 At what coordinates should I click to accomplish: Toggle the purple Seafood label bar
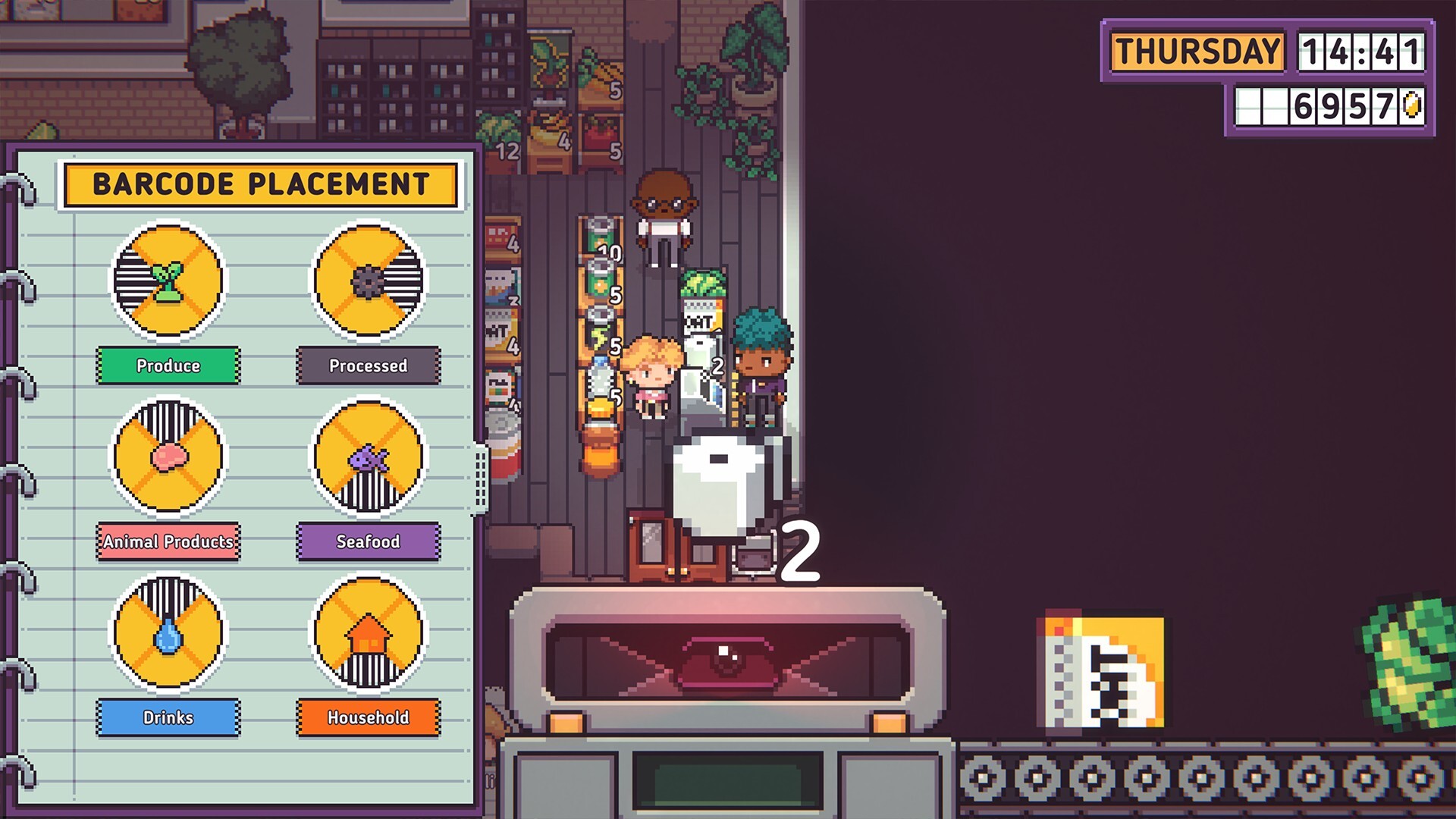[369, 542]
